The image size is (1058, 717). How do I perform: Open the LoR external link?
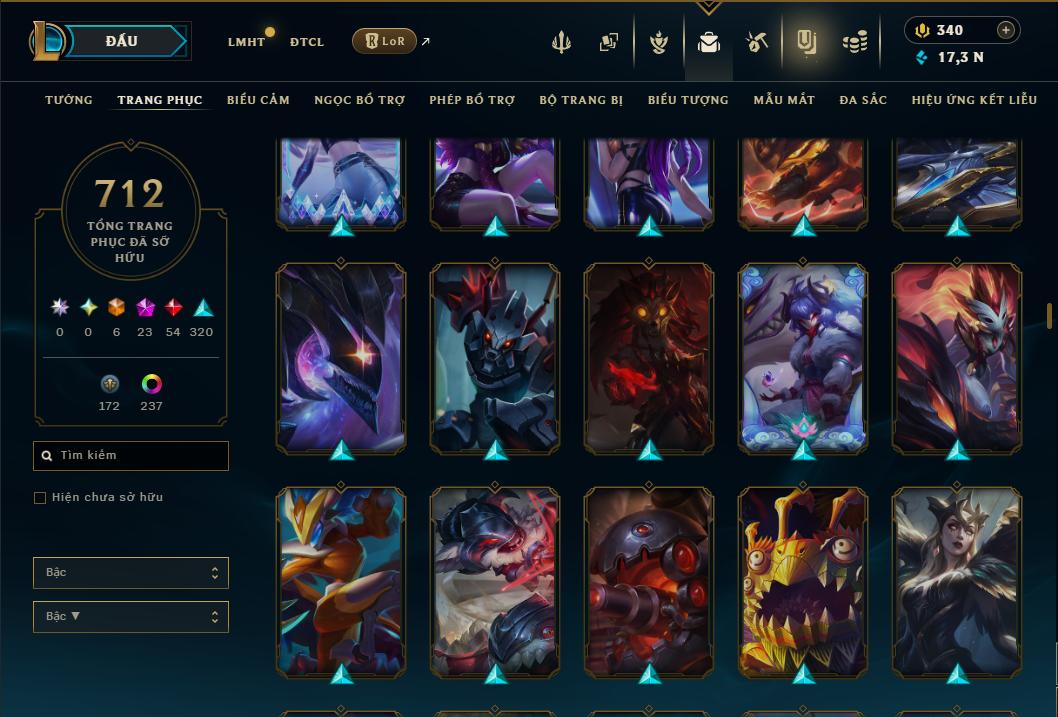coord(385,41)
